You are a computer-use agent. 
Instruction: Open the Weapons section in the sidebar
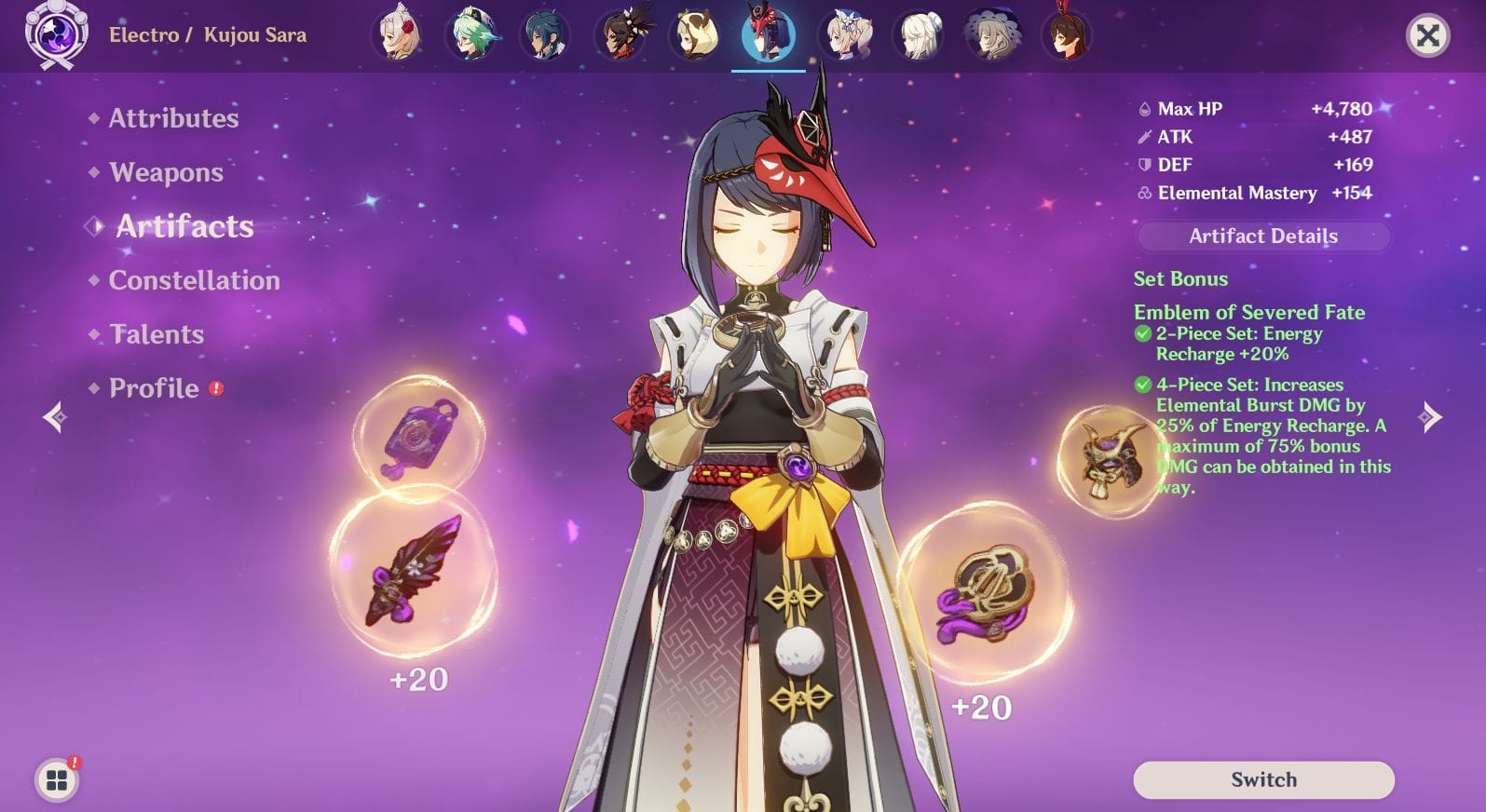pyautogui.click(x=165, y=172)
